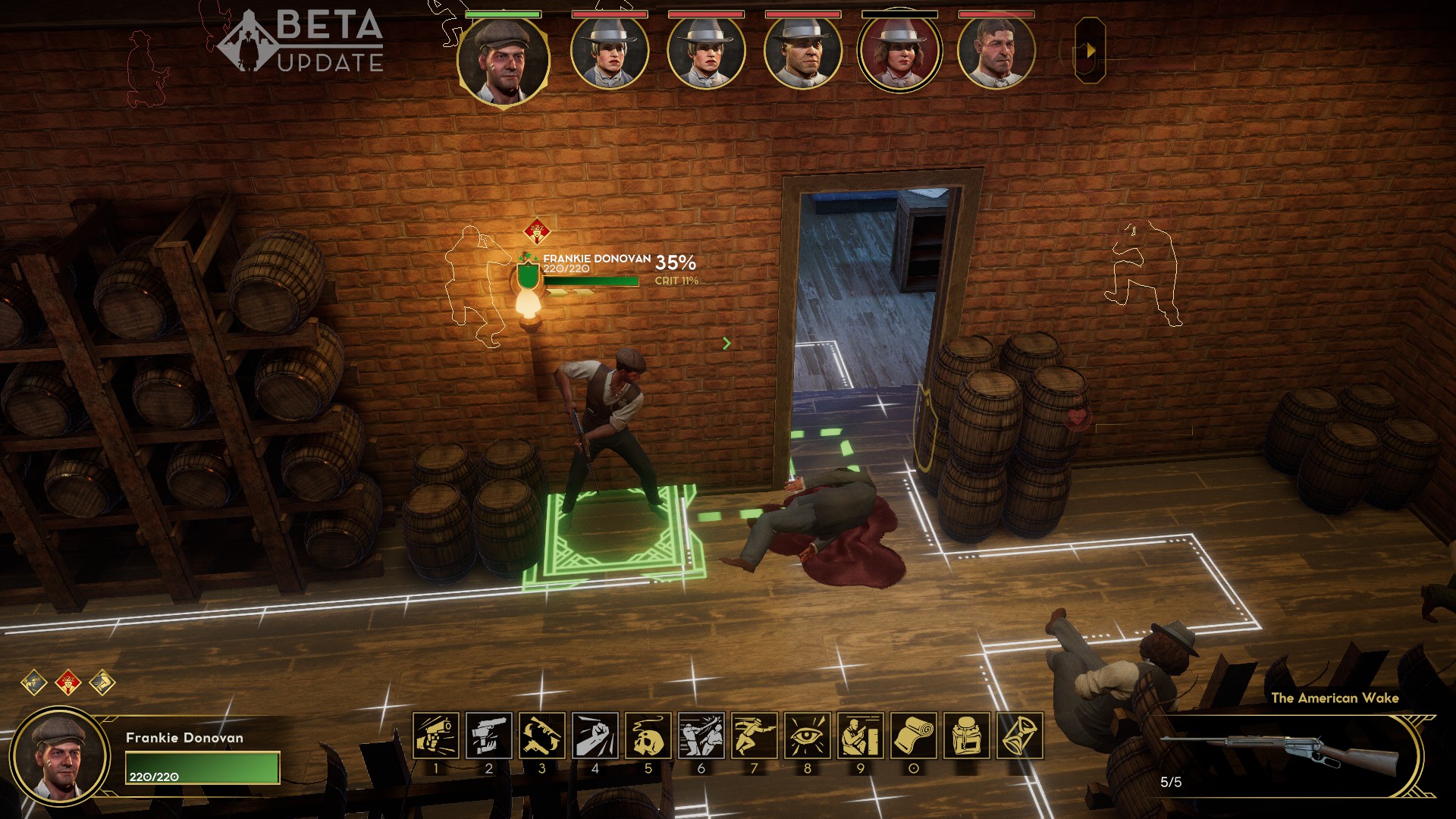Activate the running gunman ability
1456x819 pixels.
pos(754,735)
